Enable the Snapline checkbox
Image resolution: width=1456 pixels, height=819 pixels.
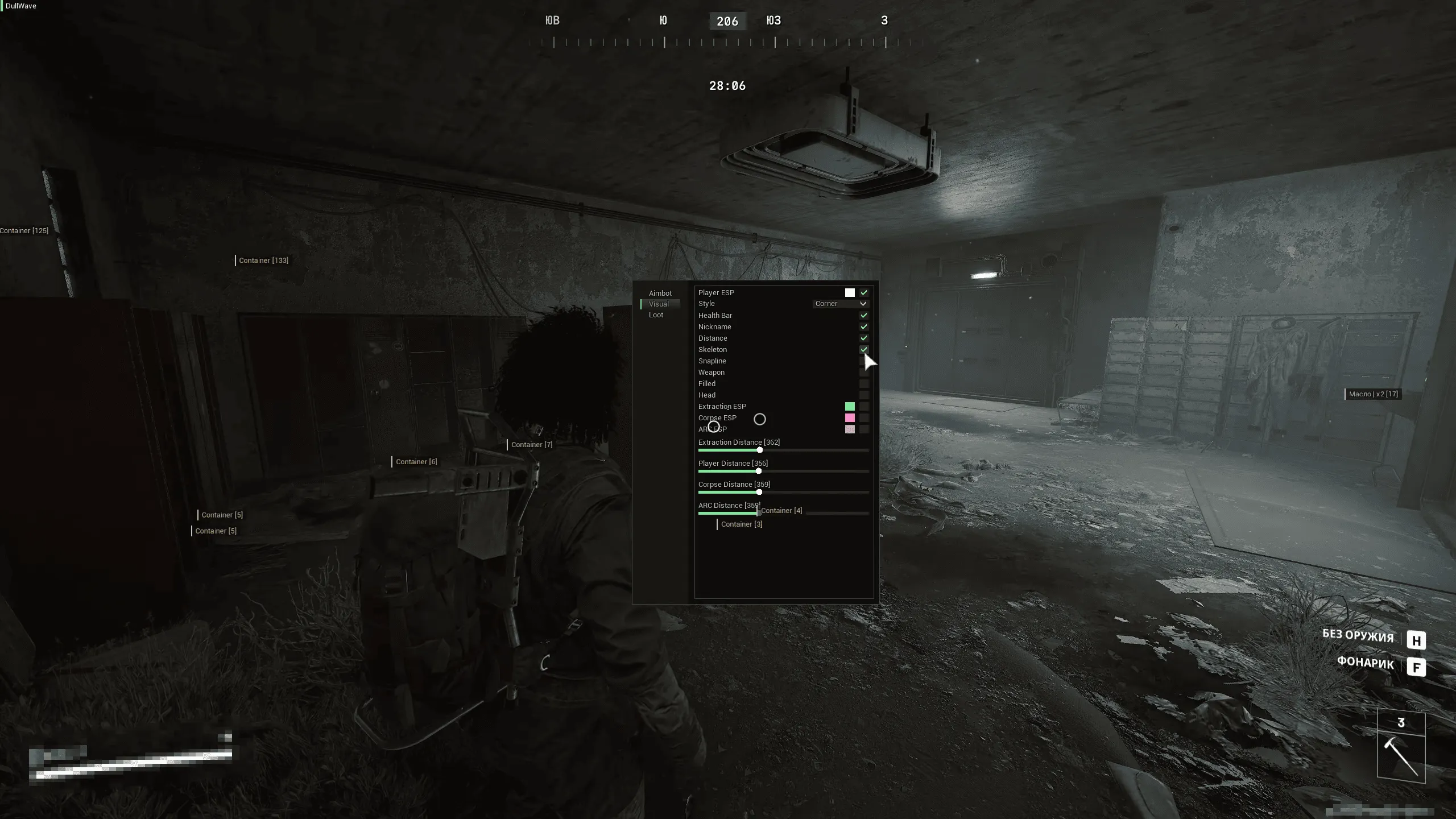[x=864, y=361]
